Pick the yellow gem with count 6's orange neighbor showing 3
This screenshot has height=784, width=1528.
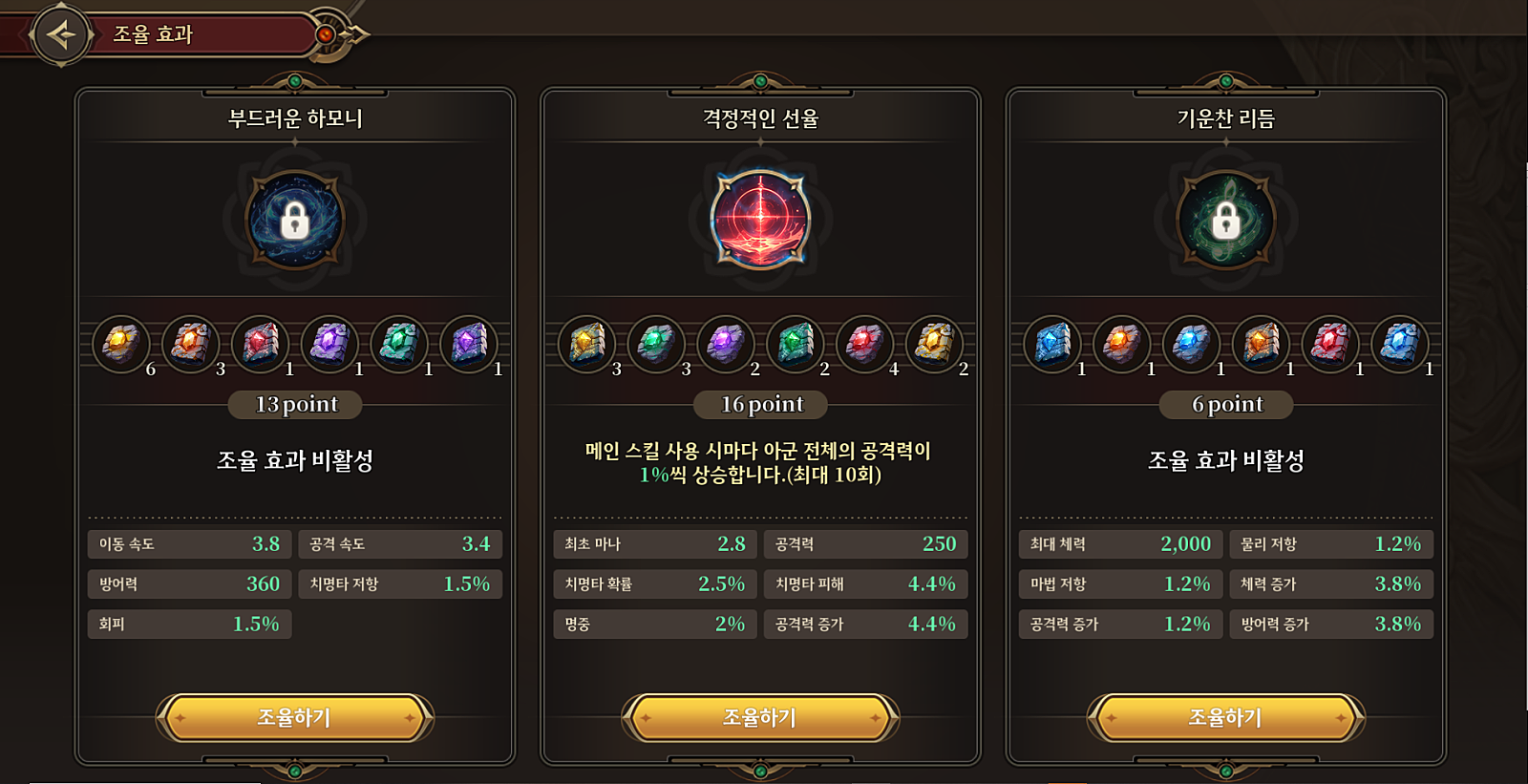pyautogui.click(x=191, y=344)
